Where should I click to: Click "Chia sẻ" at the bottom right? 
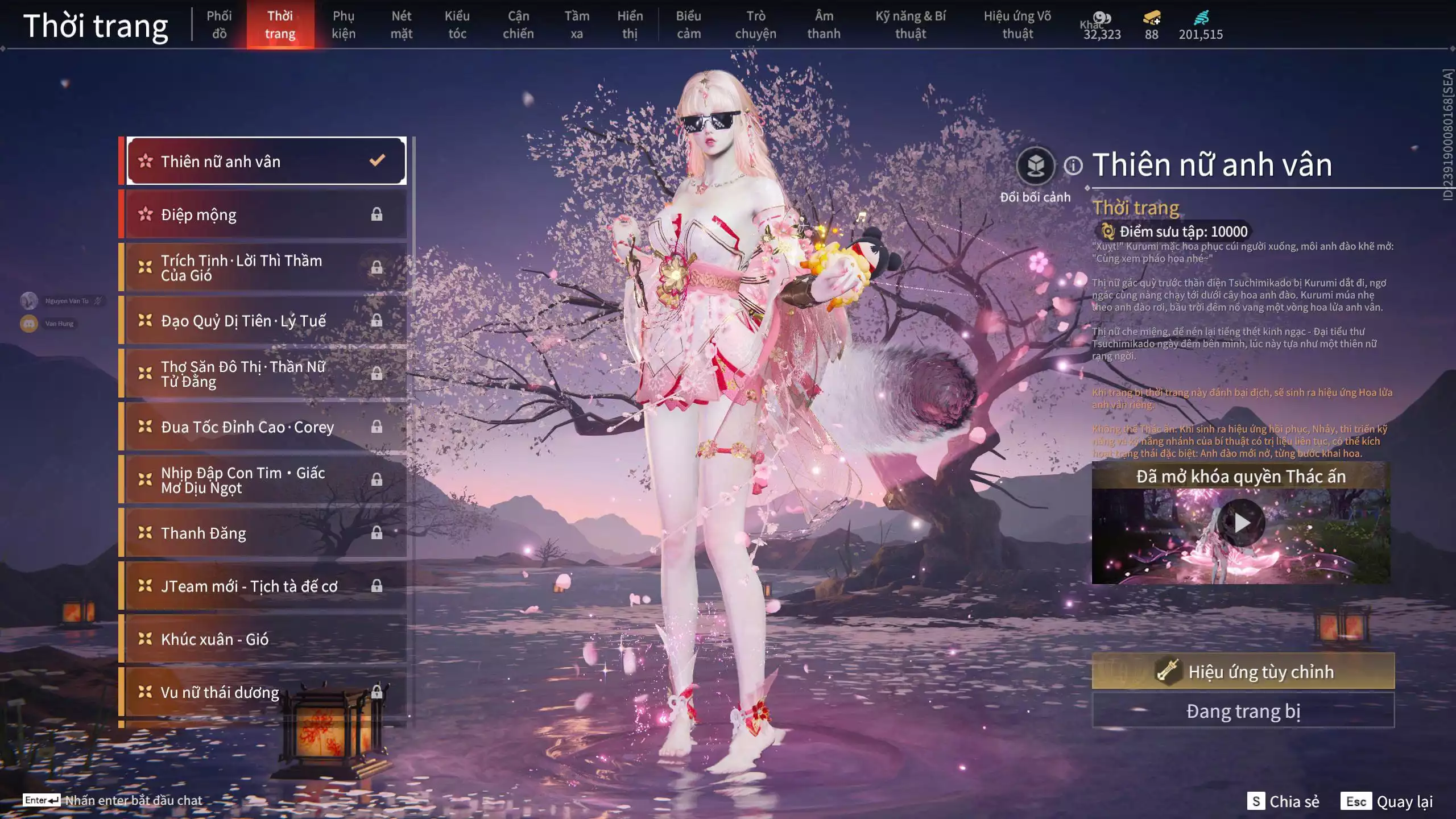click(x=1294, y=802)
